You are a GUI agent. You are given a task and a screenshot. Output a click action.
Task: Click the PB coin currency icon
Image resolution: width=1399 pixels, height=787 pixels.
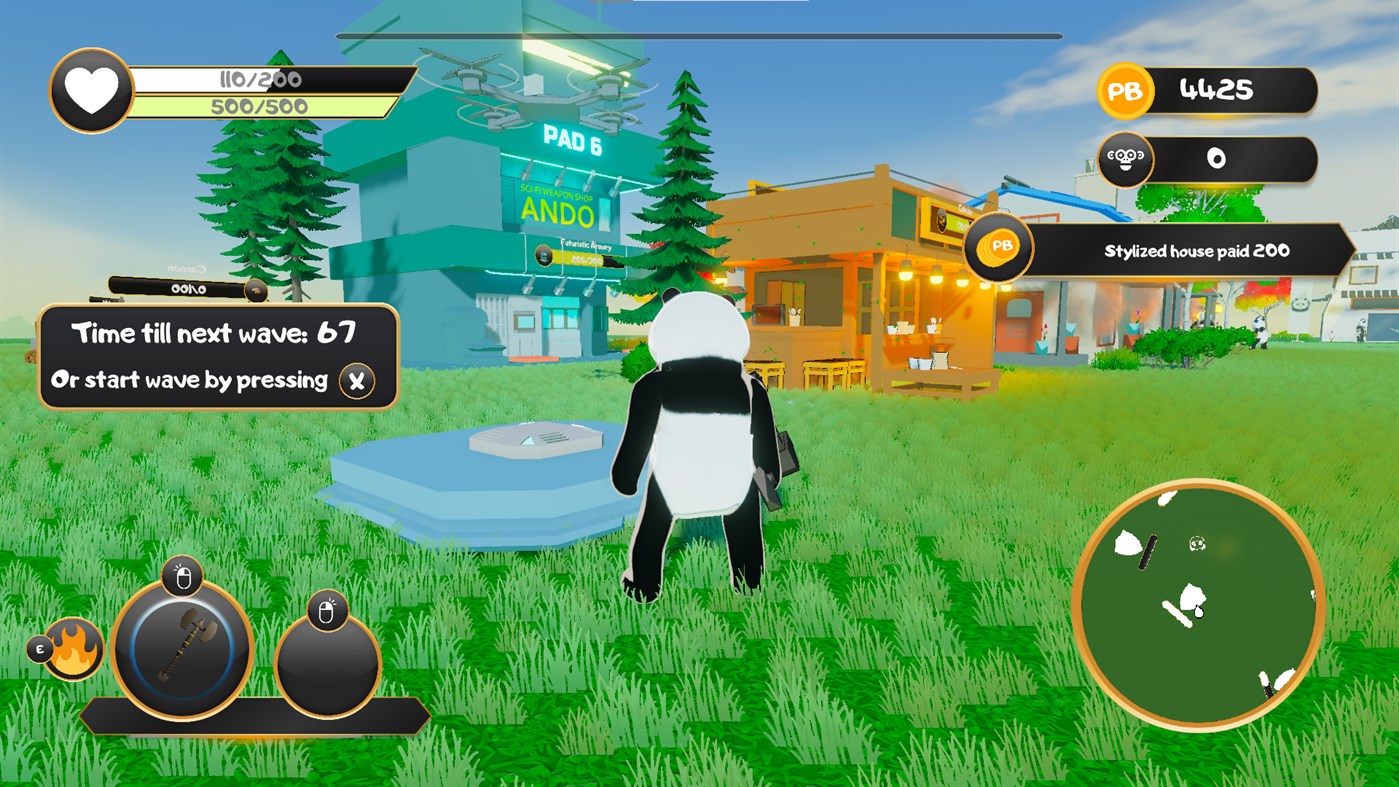click(1124, 90)
